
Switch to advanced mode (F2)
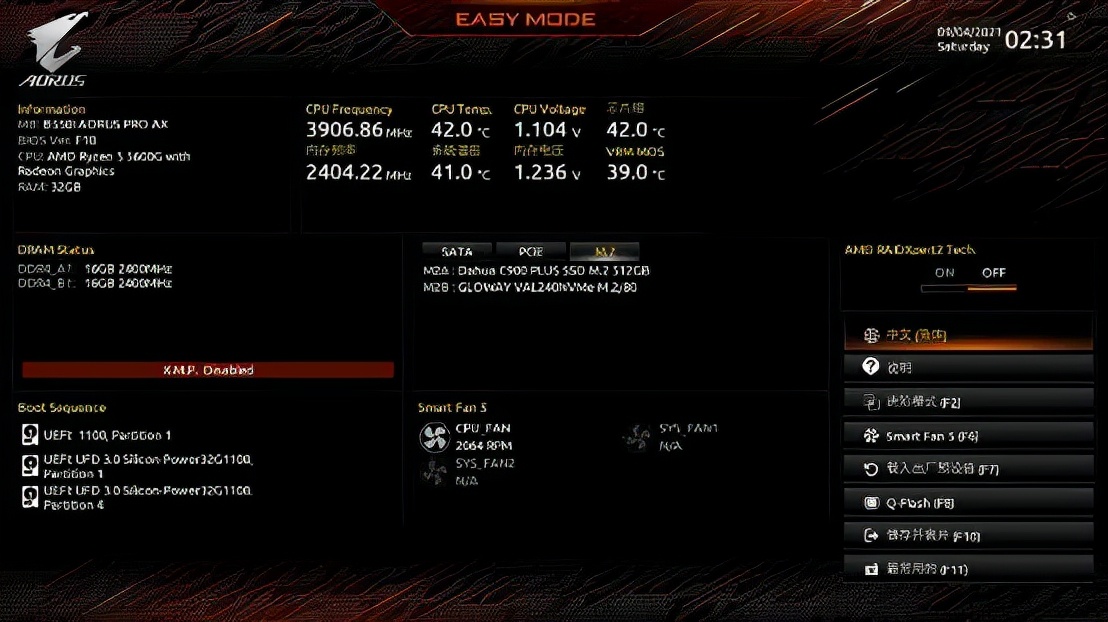click(x=967, y=402)
